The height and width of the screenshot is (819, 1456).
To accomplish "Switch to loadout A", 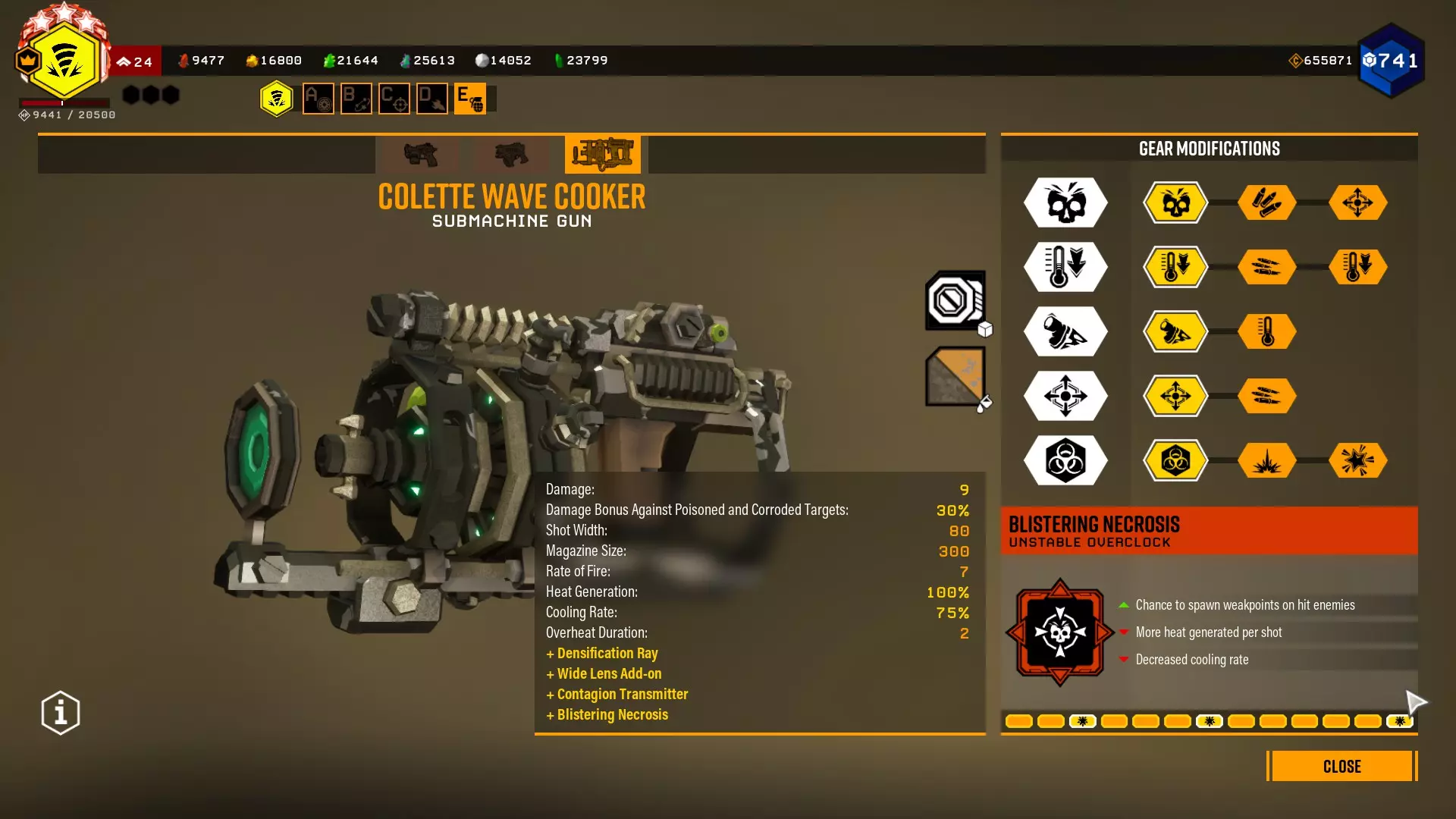I will [318, 99].
